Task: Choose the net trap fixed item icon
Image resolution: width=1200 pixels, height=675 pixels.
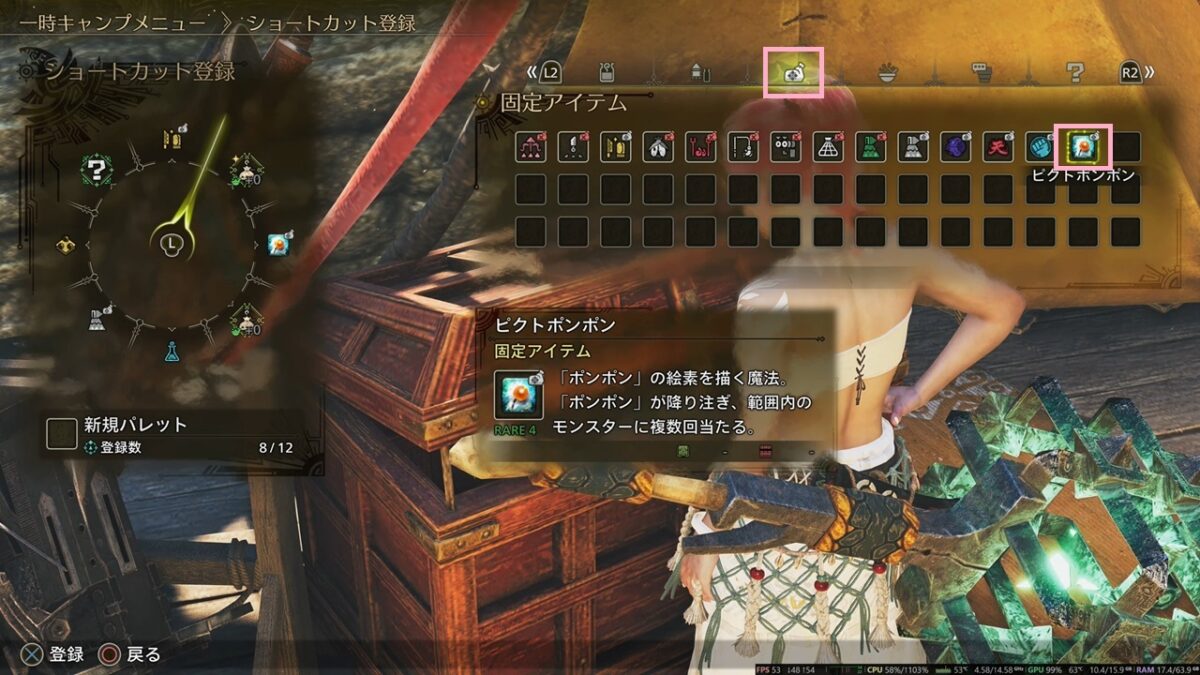Action: click(x=828, y=148)
